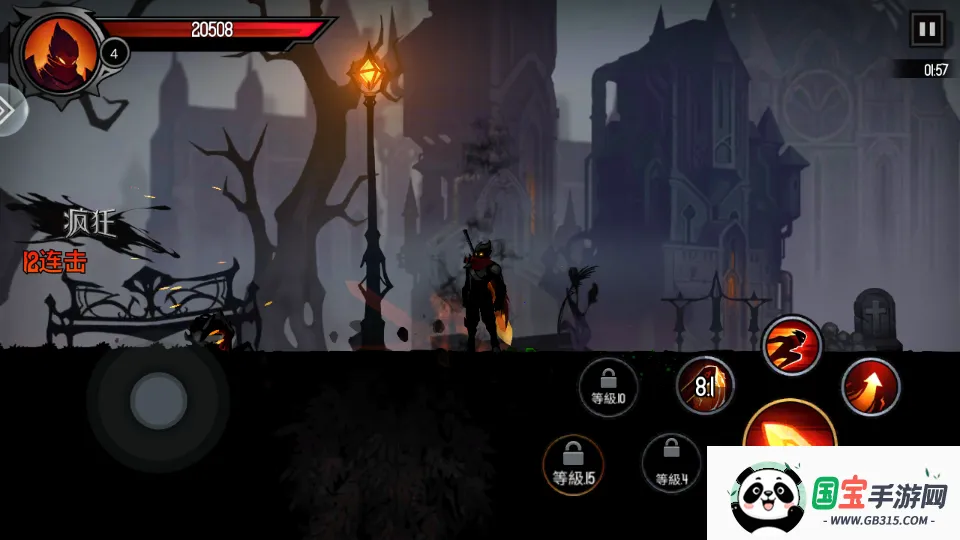
Task: Tap the virtual joystick thumb pad
Action: click(158, 401)
